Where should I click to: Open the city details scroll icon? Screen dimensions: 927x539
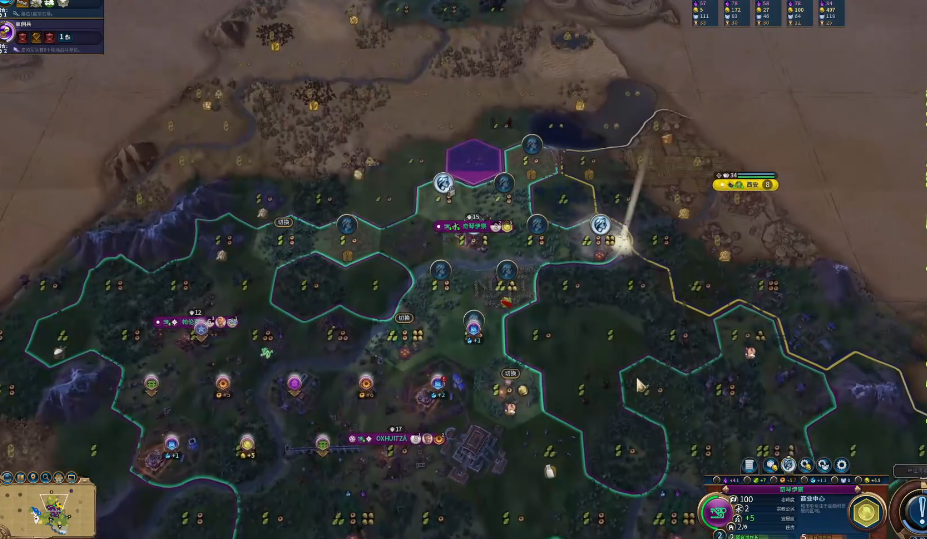coord(749,465)
